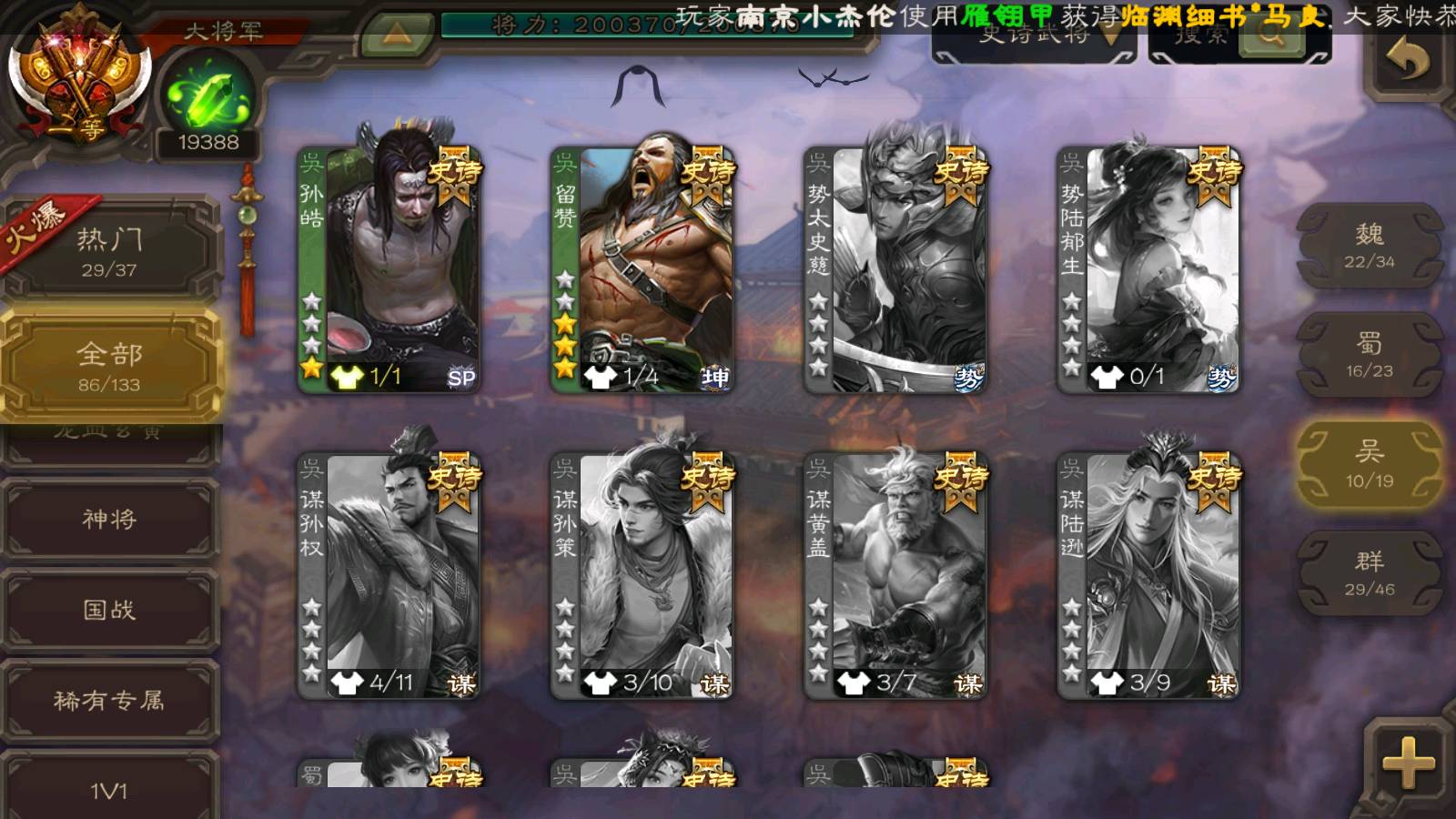Open the 留赞 hero card

(642, 270)
